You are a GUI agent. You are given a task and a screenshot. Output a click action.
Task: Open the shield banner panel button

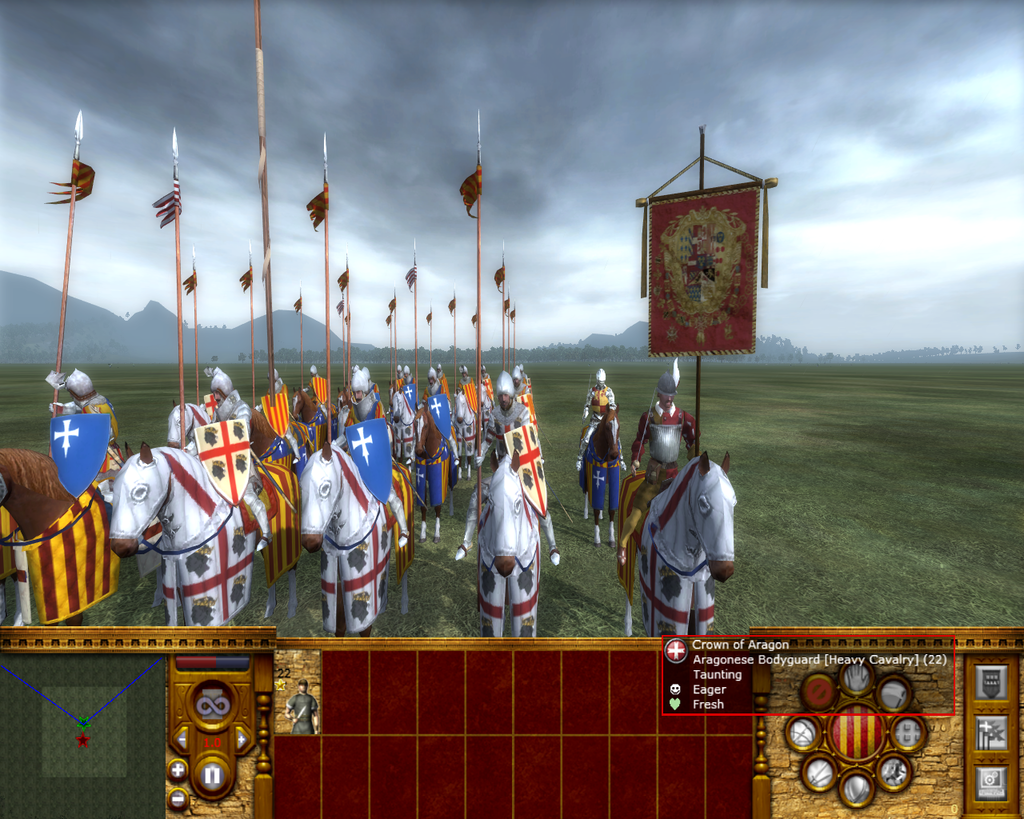(x=990, y=683)
